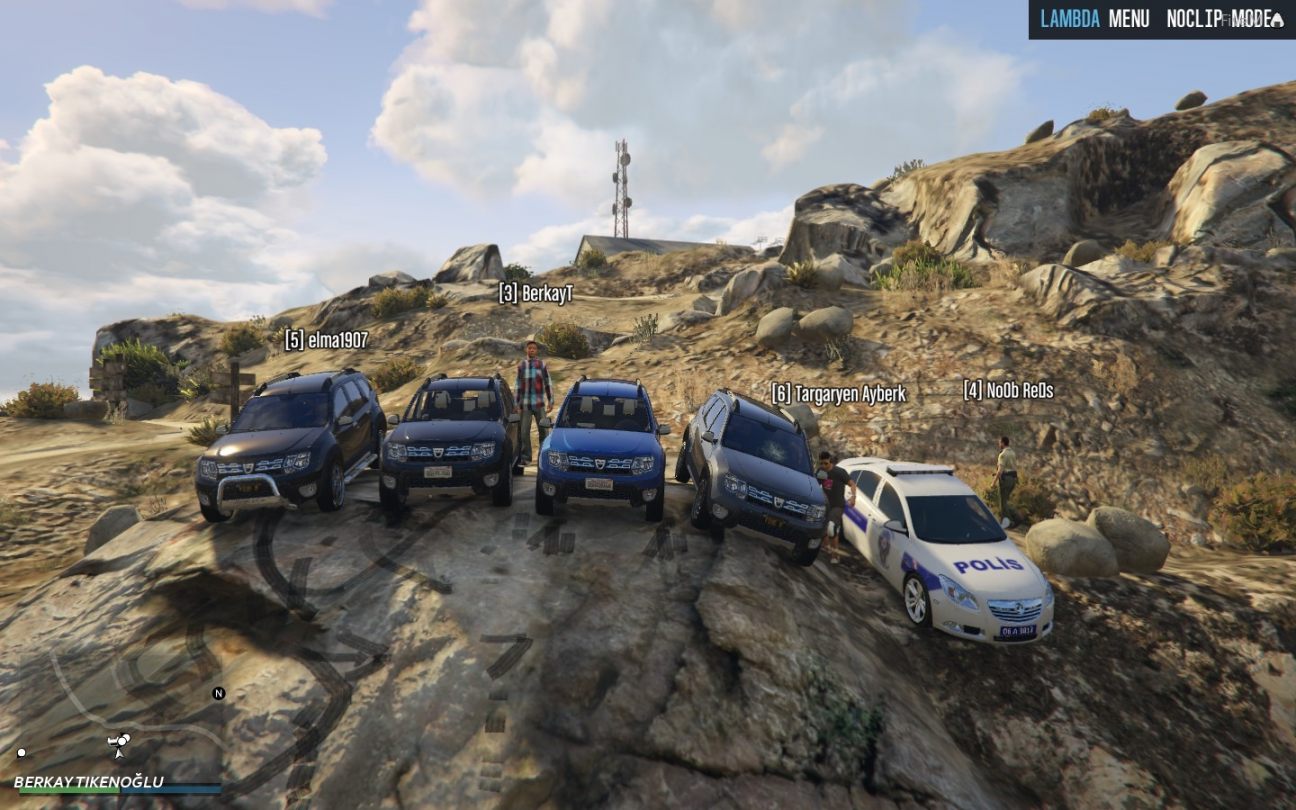Click the FiveM rice ball logo

(x=1276, y=20)
